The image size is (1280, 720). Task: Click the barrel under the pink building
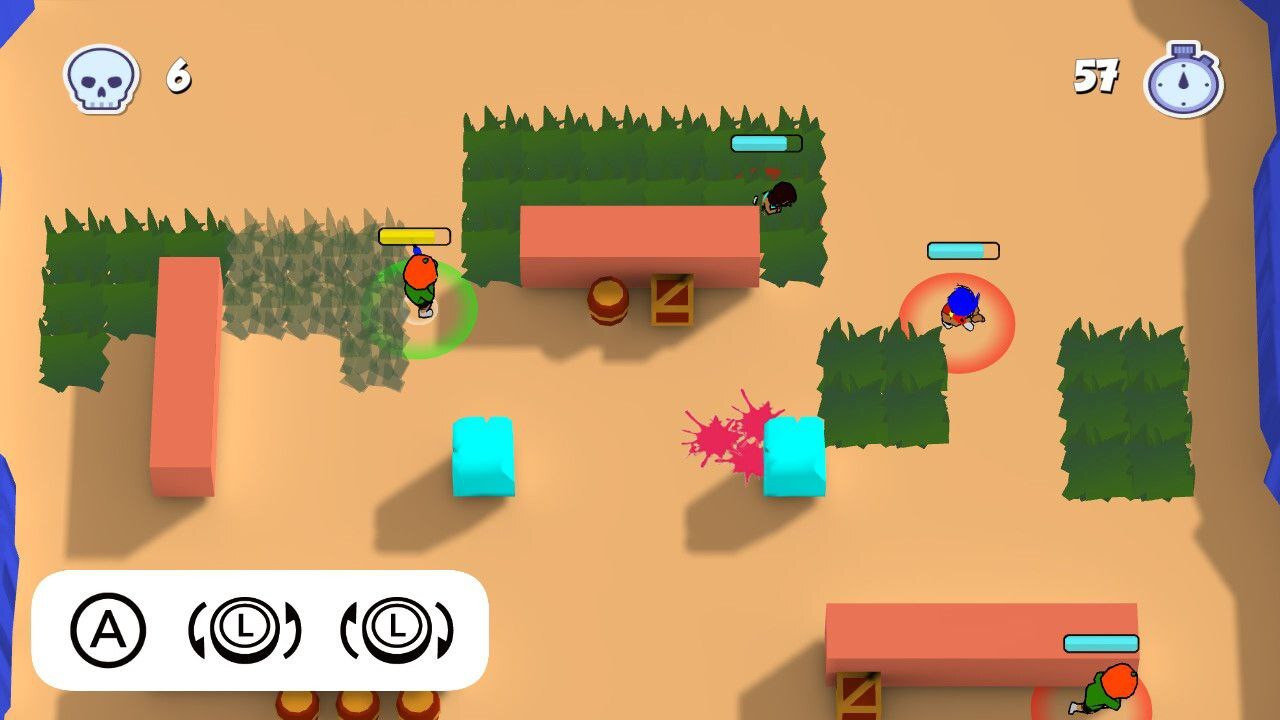(610, 299)
